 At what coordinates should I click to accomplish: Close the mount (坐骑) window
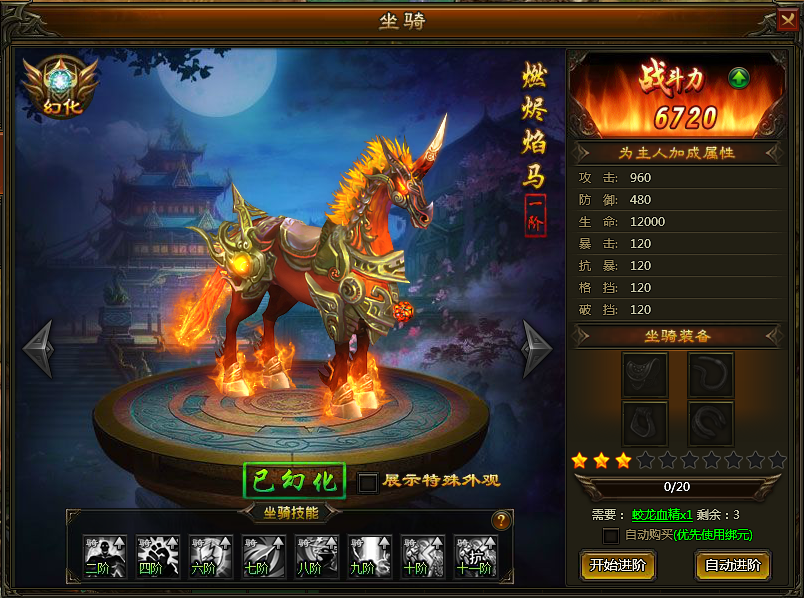click(788, 21)
